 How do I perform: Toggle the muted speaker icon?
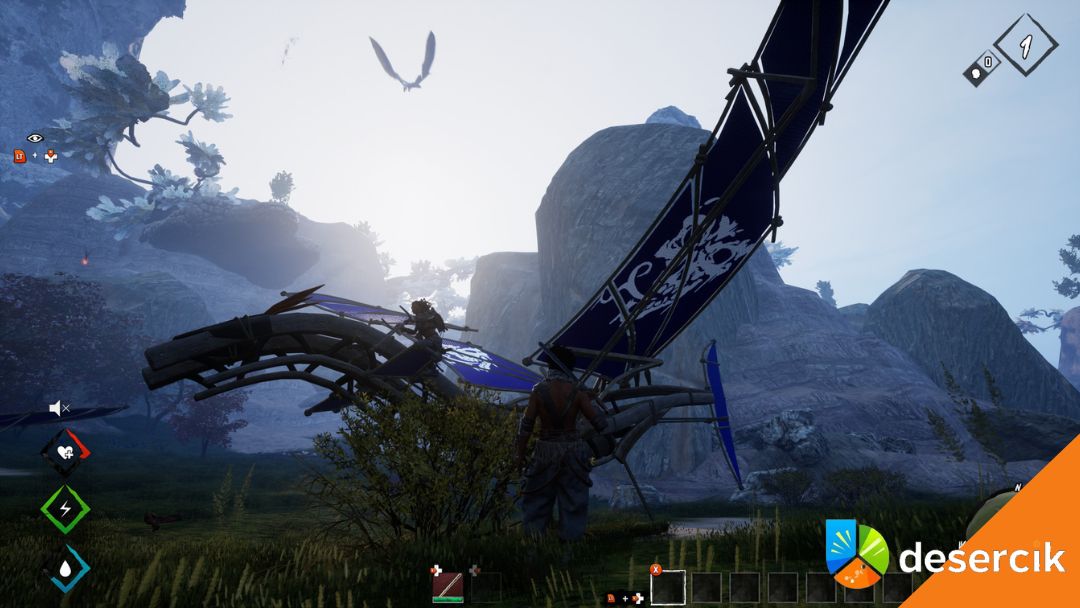(x=59, y=408)
